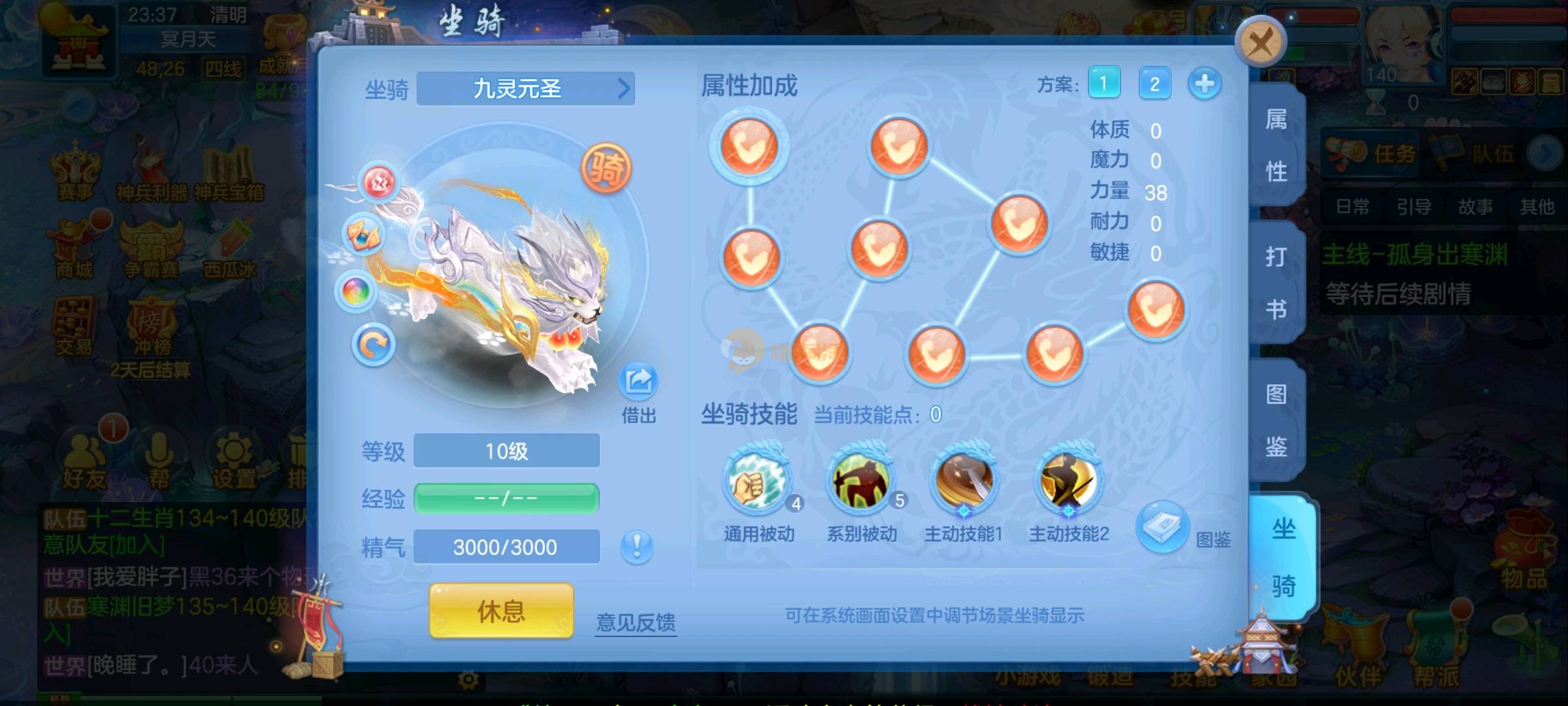Open the rainbow color dye icon
Viewport: 1568px width, 706px height.
[x=356, y=291]
